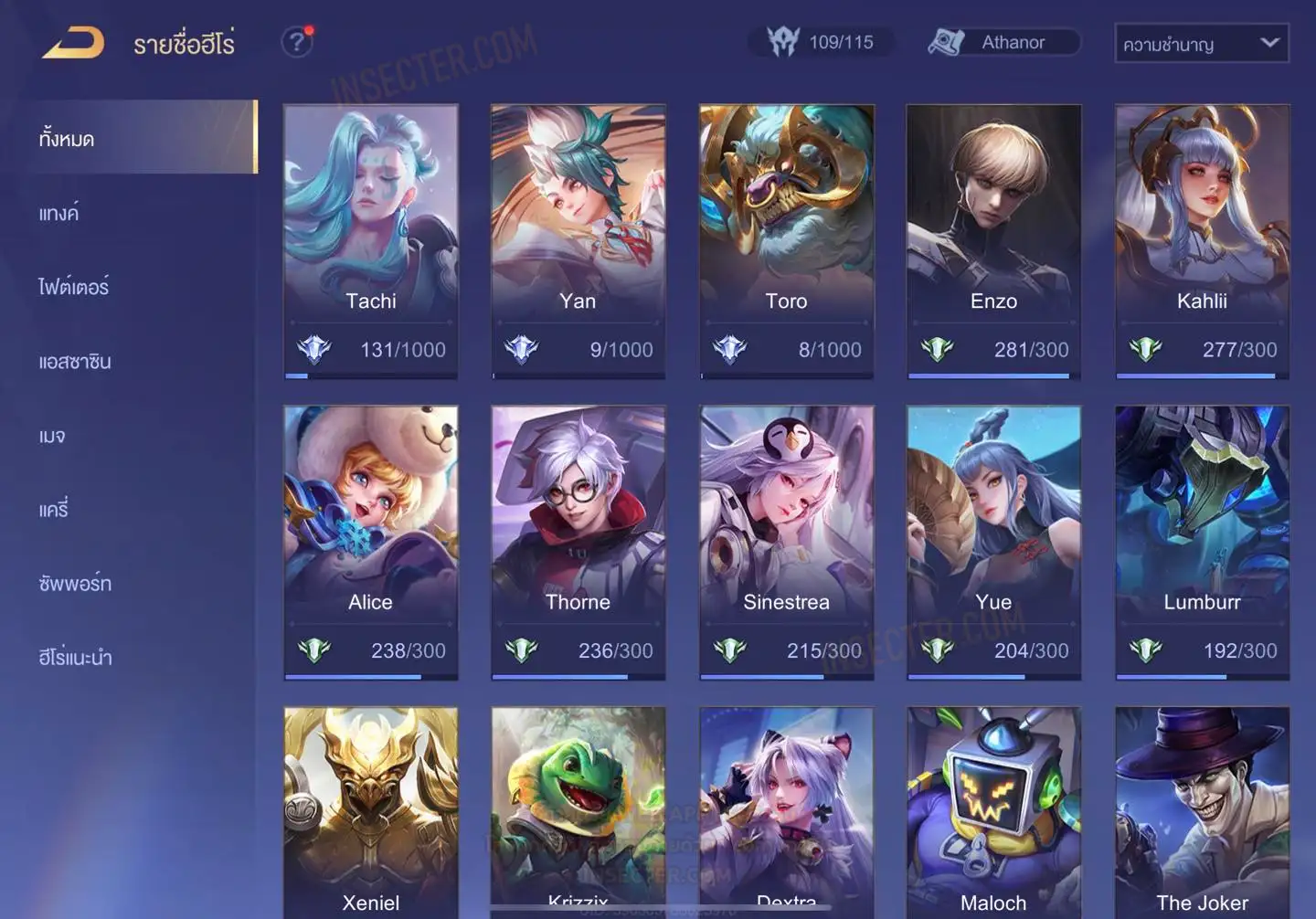Image resolution: width=1316 pixels, height=919 pixels.
Task: Choose the ซัพพอร์ท category
Action: click(x=75, y=584)
